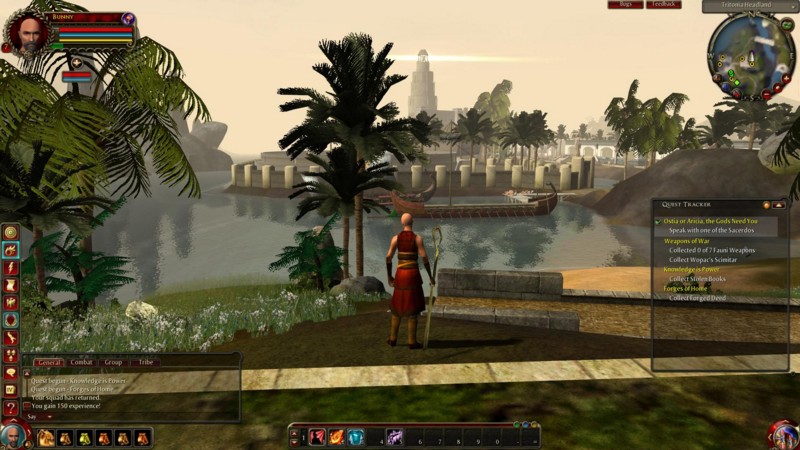Viewport: 800px width, 450px height.
Task: Switch to the Group chat tab
Action: tap(114, 362)
